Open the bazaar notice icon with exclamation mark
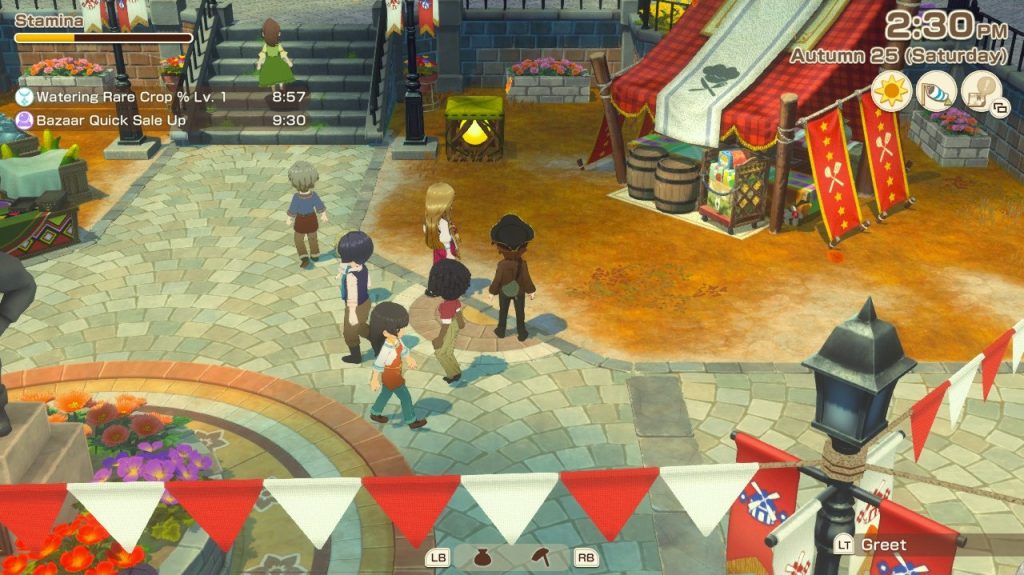The width and height of the screenshot is (1024, 575). pos(982,92)
